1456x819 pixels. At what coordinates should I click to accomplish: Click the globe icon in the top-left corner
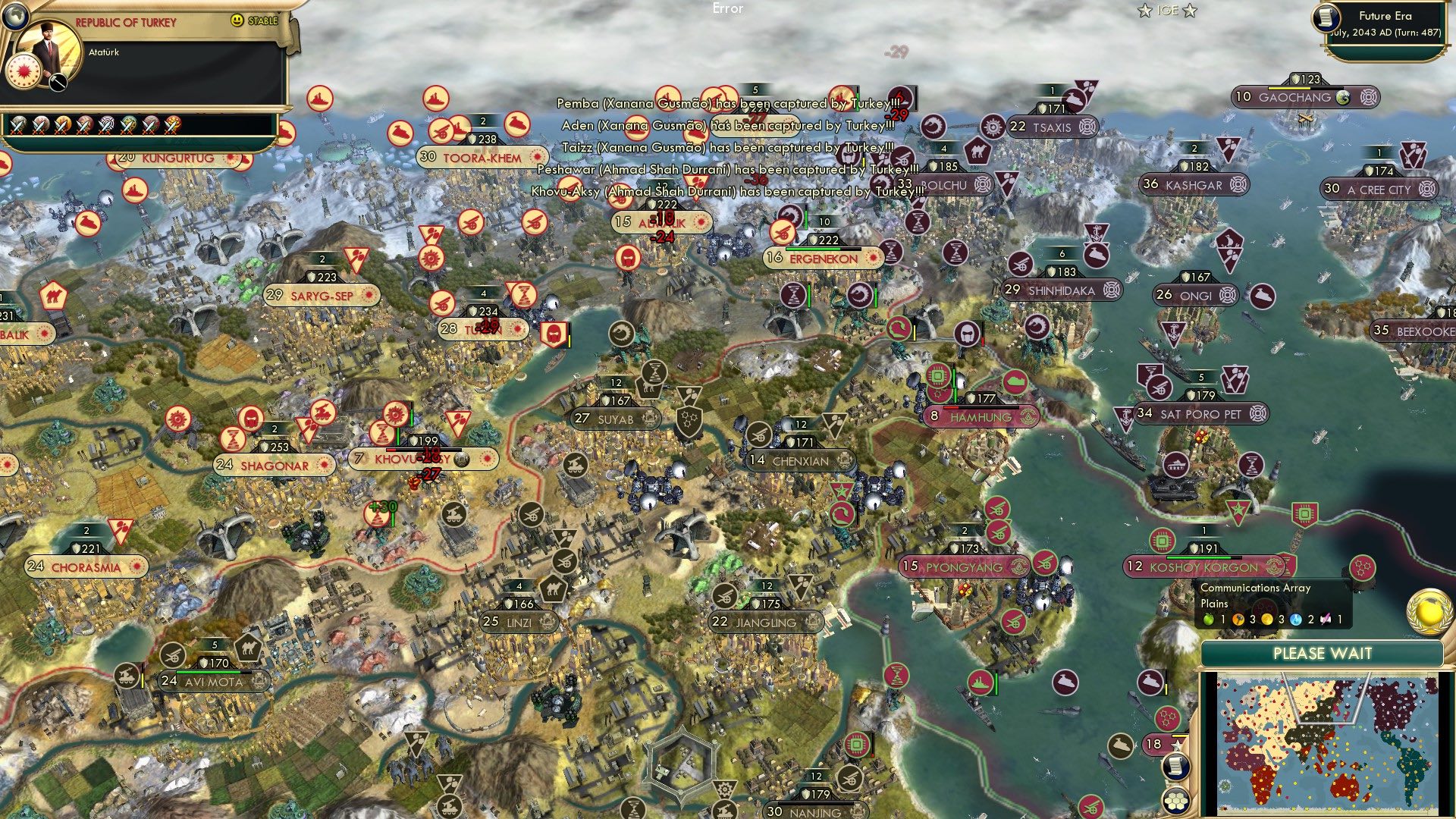15,14
